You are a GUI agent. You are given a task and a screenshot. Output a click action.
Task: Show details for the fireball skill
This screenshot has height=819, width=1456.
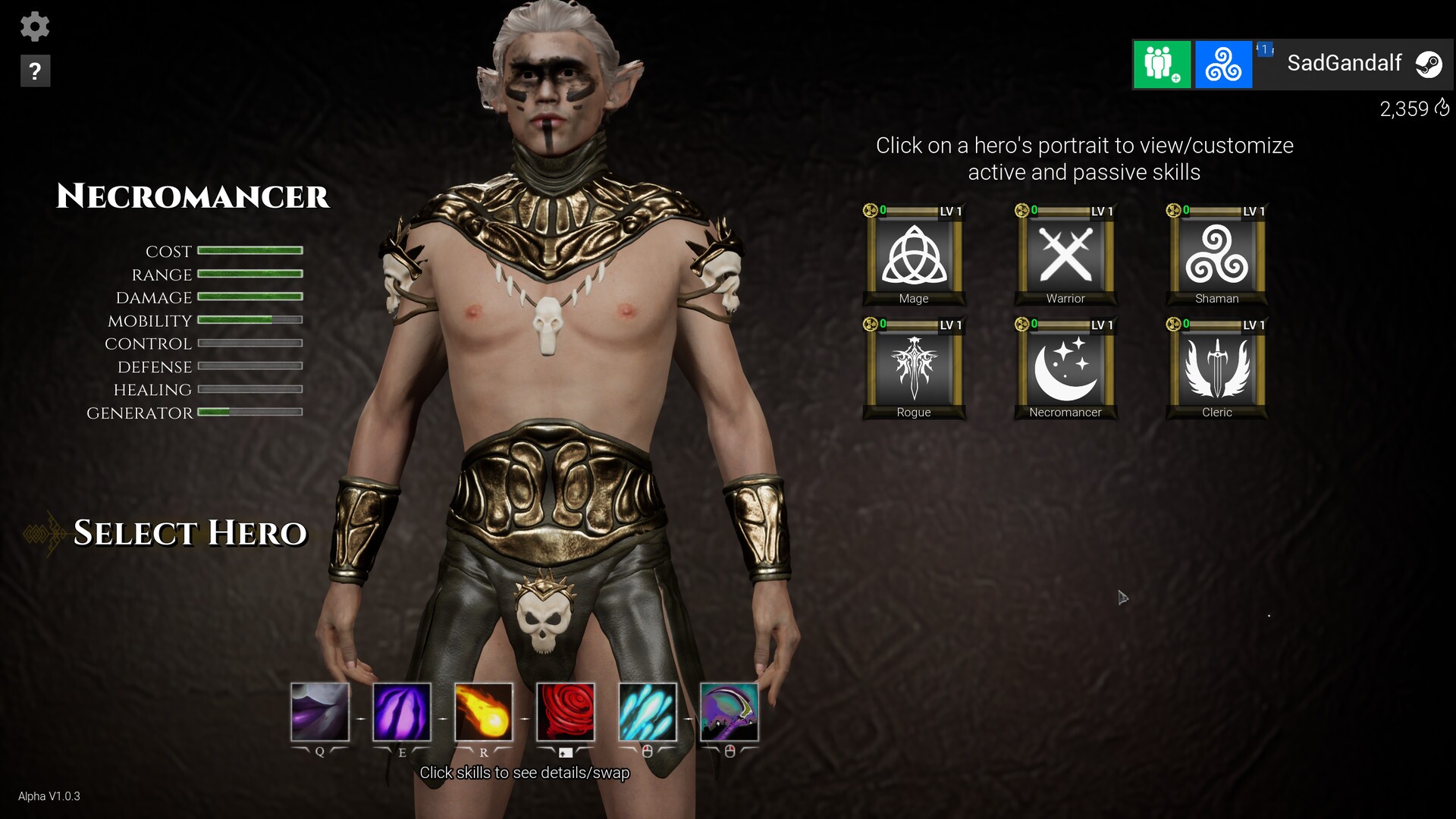[484, 712]
